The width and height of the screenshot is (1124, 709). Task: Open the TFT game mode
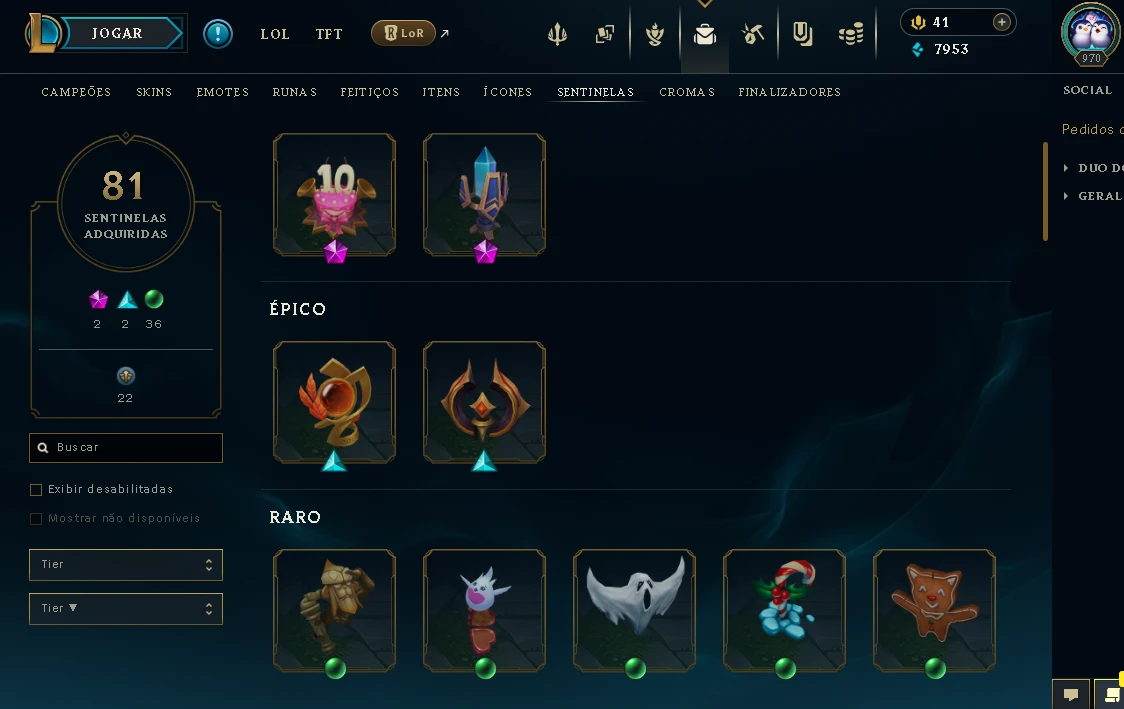click(329, 34)
